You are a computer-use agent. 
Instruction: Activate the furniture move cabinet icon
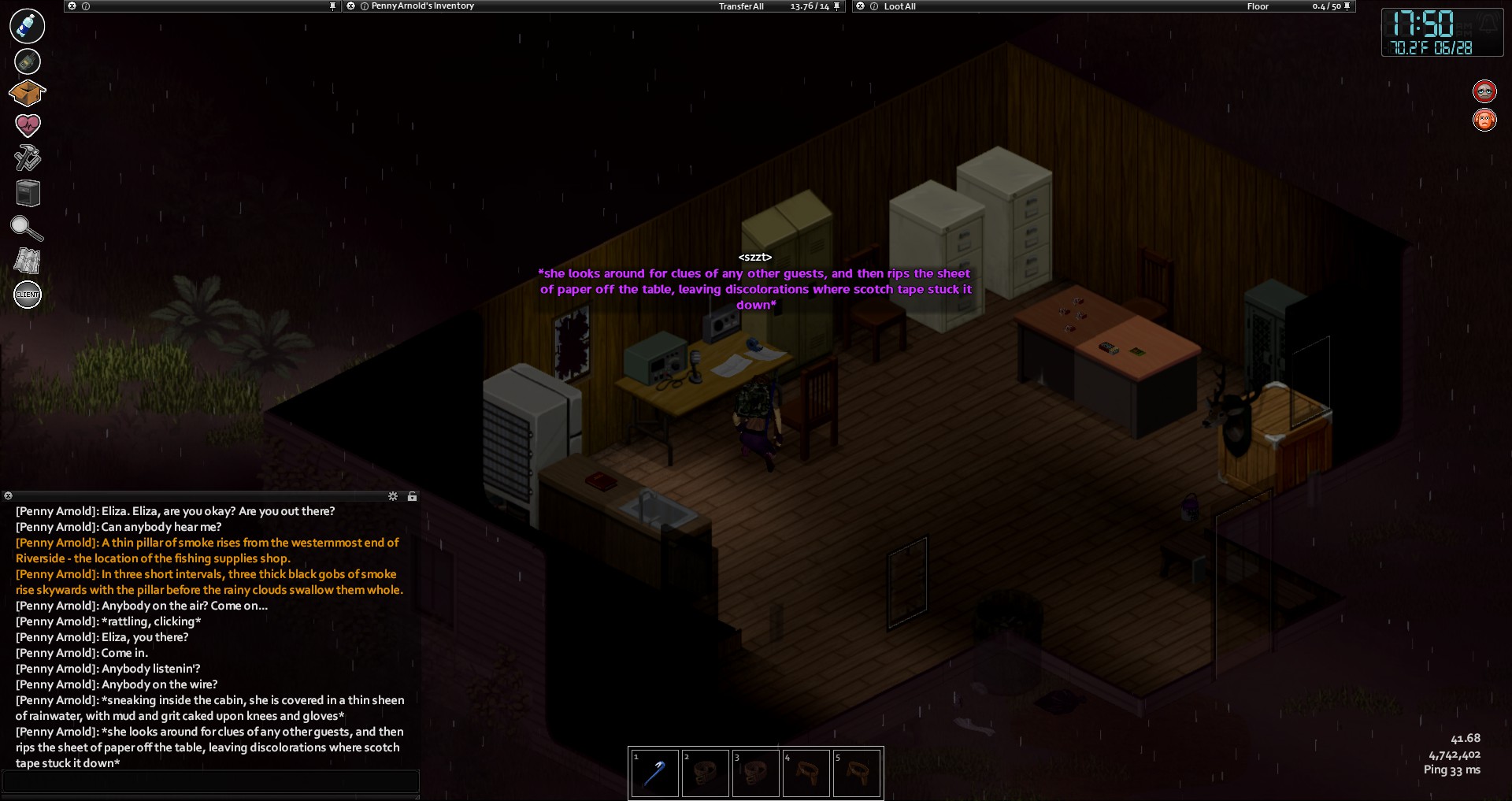coord(28,193)
